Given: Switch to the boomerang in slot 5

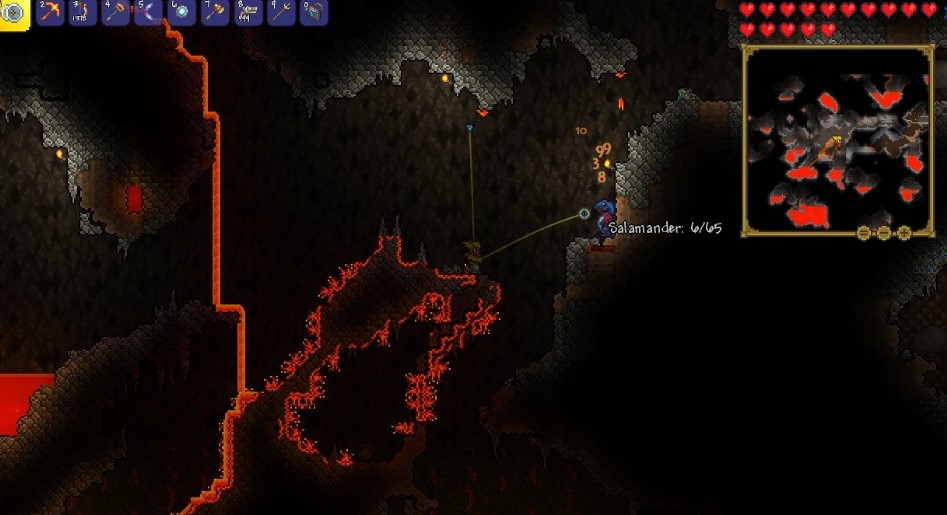Looking at the screenshot, I should (x=149, y=12).
